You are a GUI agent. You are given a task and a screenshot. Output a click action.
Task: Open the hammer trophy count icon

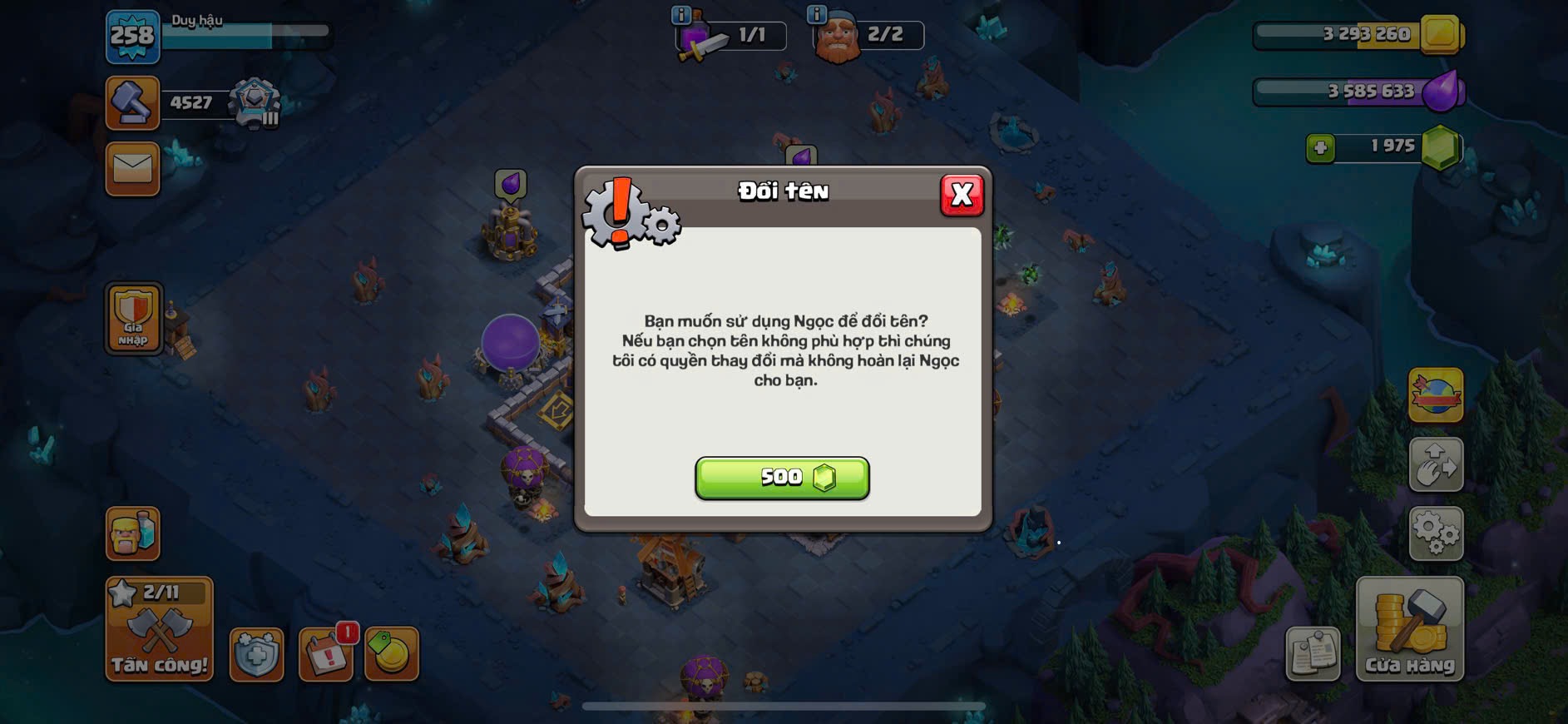pyautogui.click(x=132, y=103)
